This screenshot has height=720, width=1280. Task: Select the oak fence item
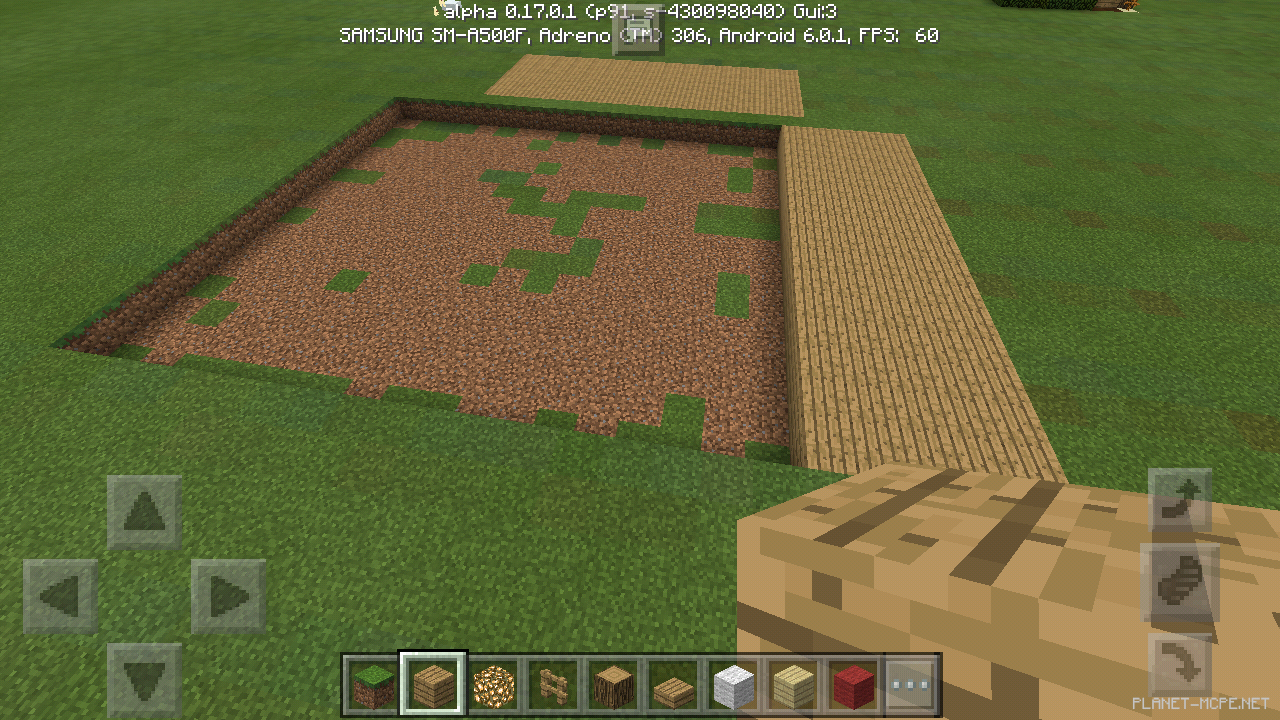(553, 685)
